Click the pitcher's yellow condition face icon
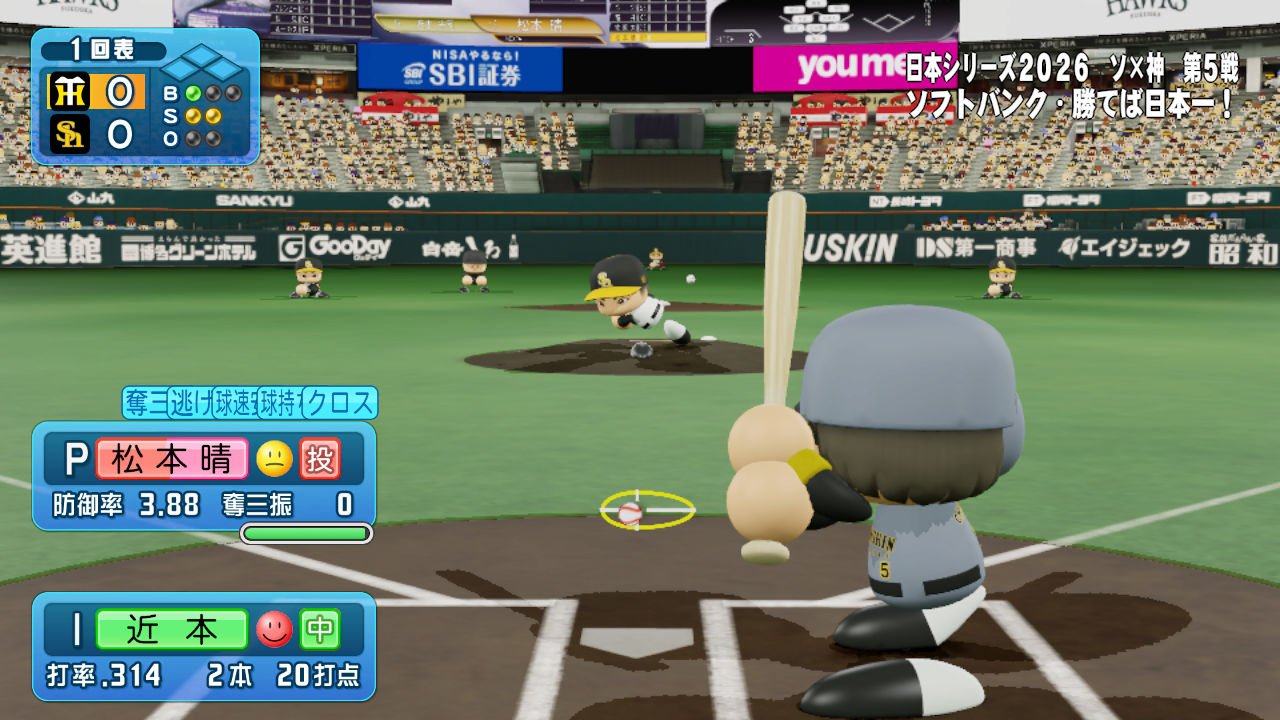 [x=274, y=459]
